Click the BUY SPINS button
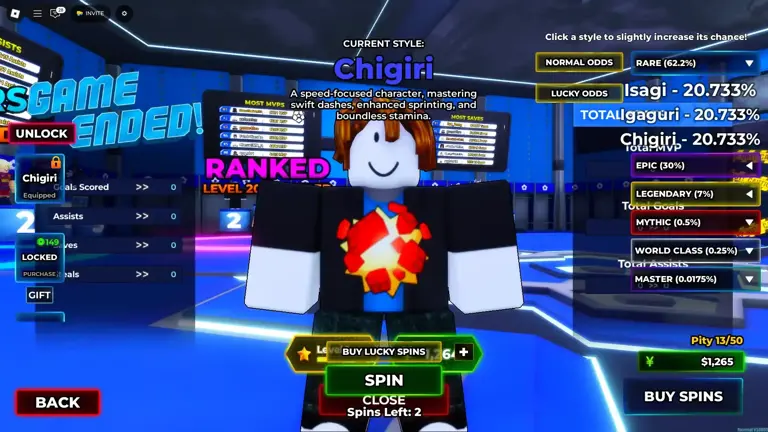This screenshot has width=768, height=432. point(682,396)
